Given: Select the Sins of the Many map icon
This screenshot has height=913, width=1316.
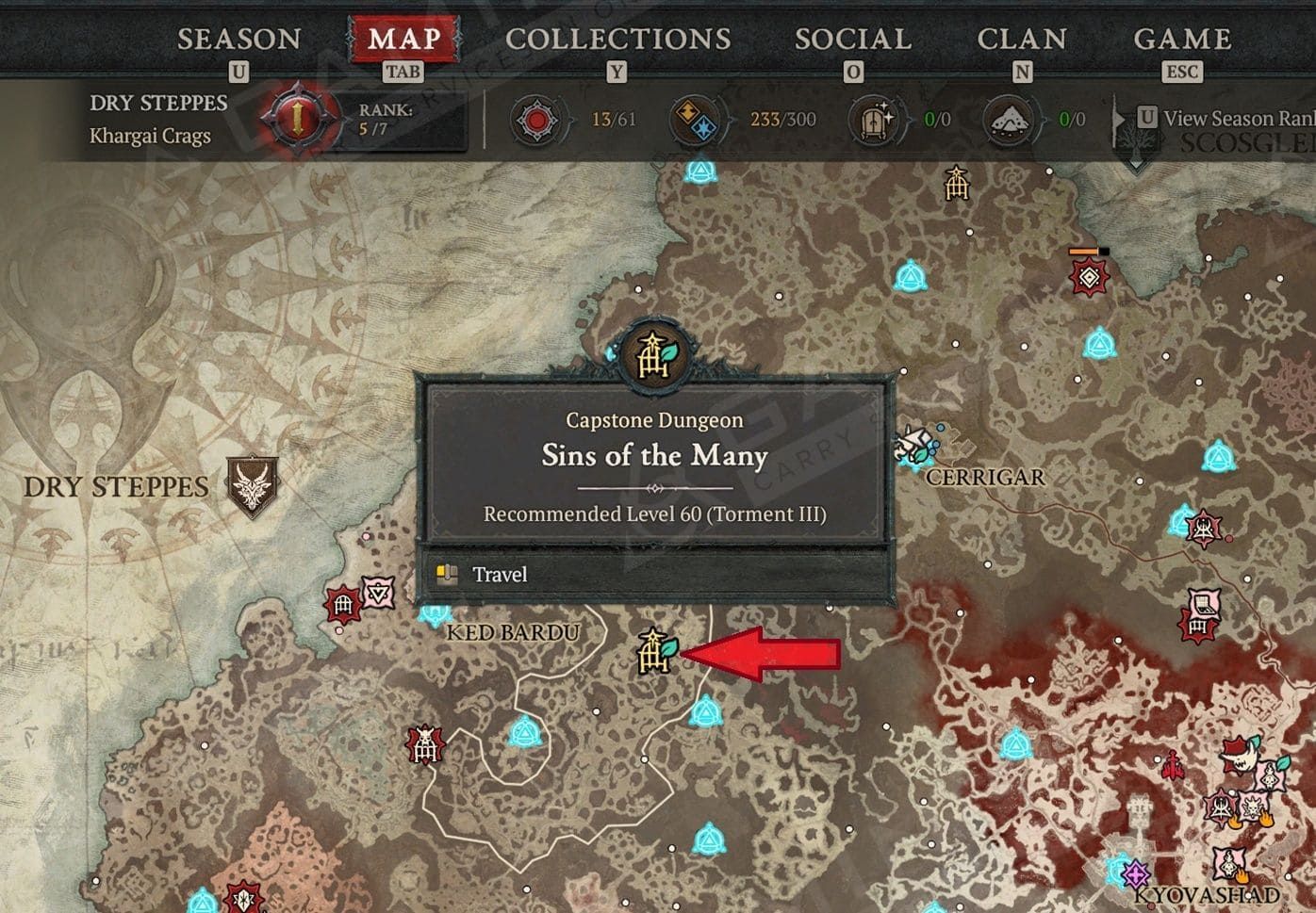Looking at the screenshot, I should [x=655, y=651].
